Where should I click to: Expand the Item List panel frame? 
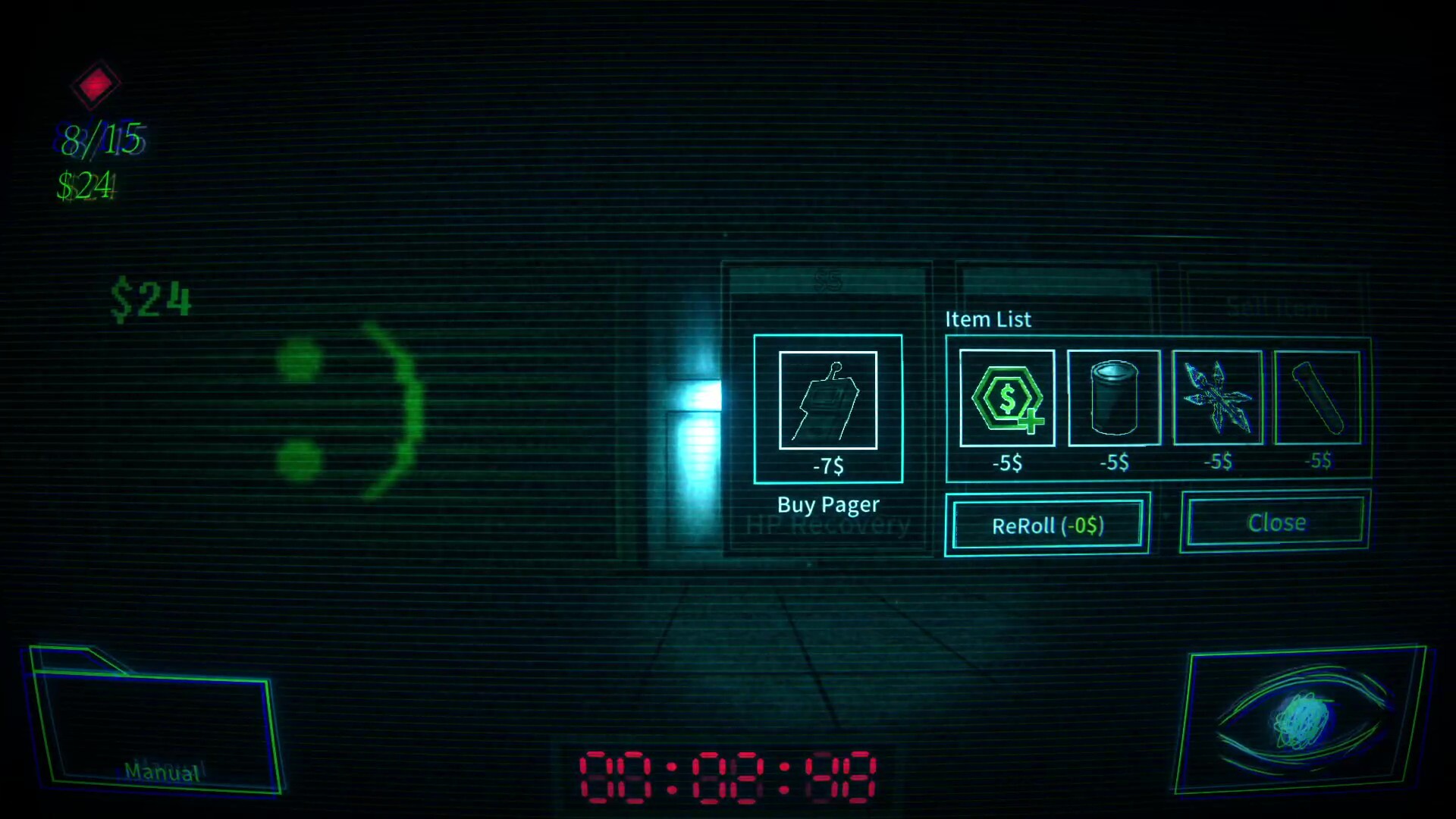(x=1160, y=409)
